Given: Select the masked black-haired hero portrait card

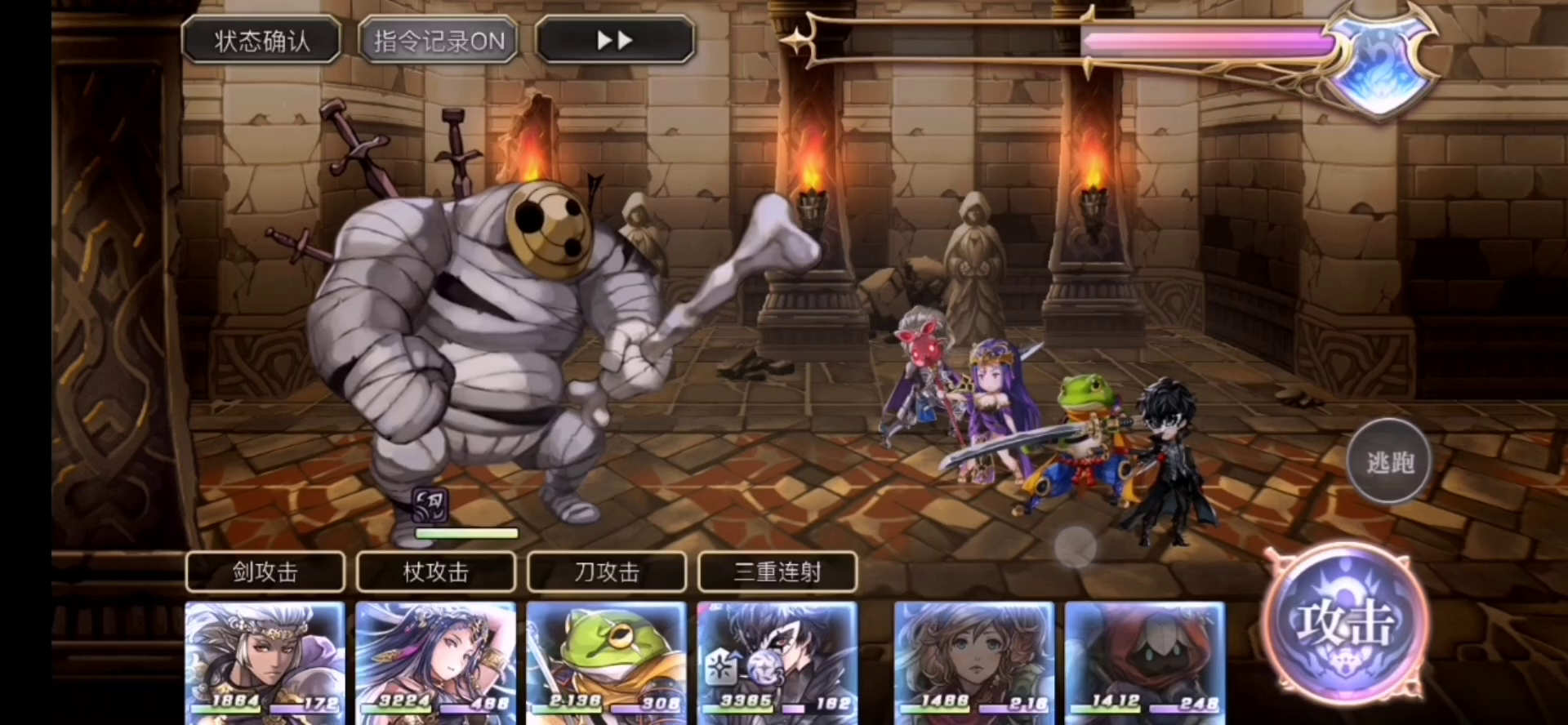Looking at the screenshot, I should point(777,661).
